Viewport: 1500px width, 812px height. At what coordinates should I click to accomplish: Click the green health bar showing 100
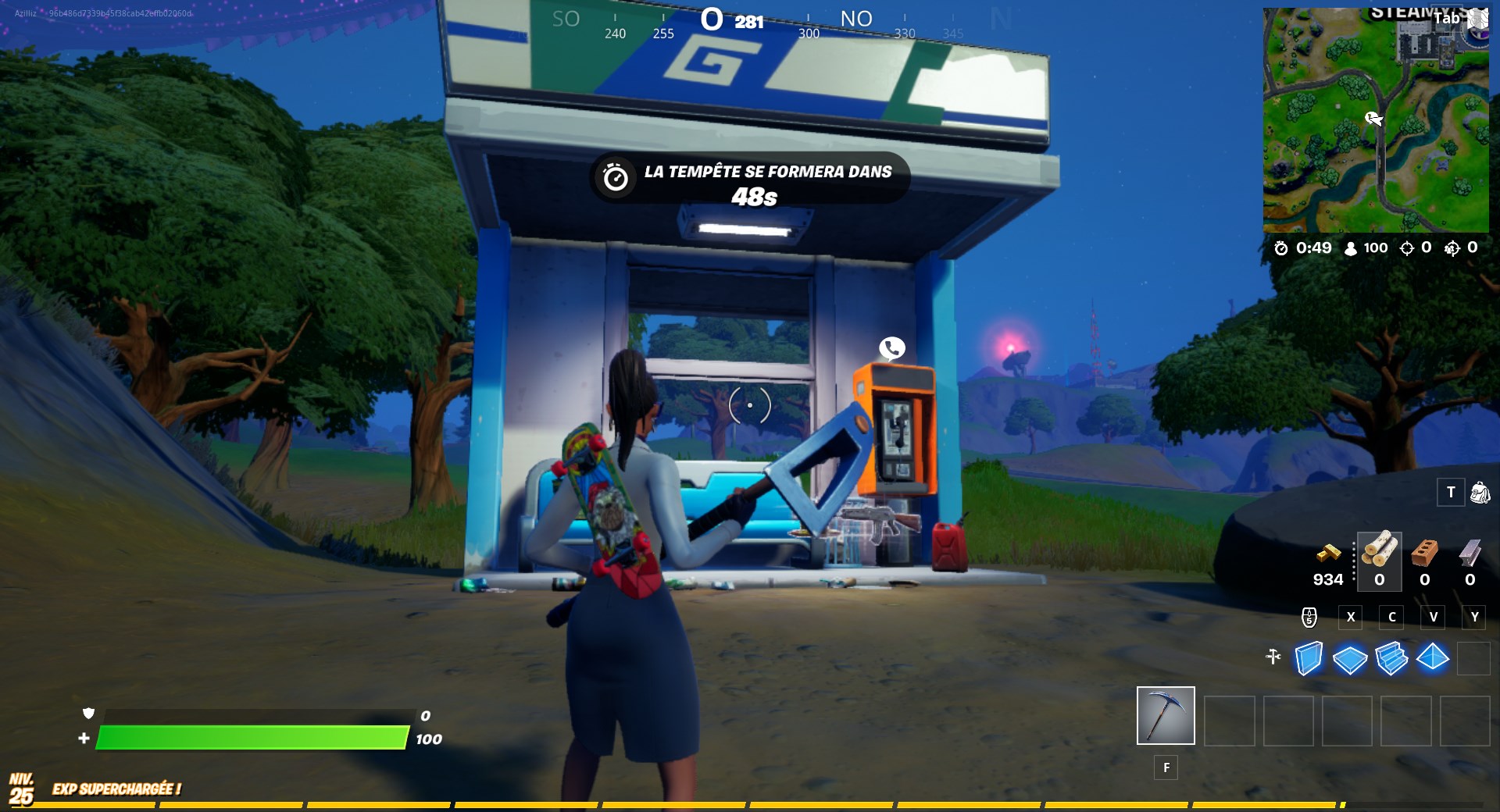(x=250, y=737)
